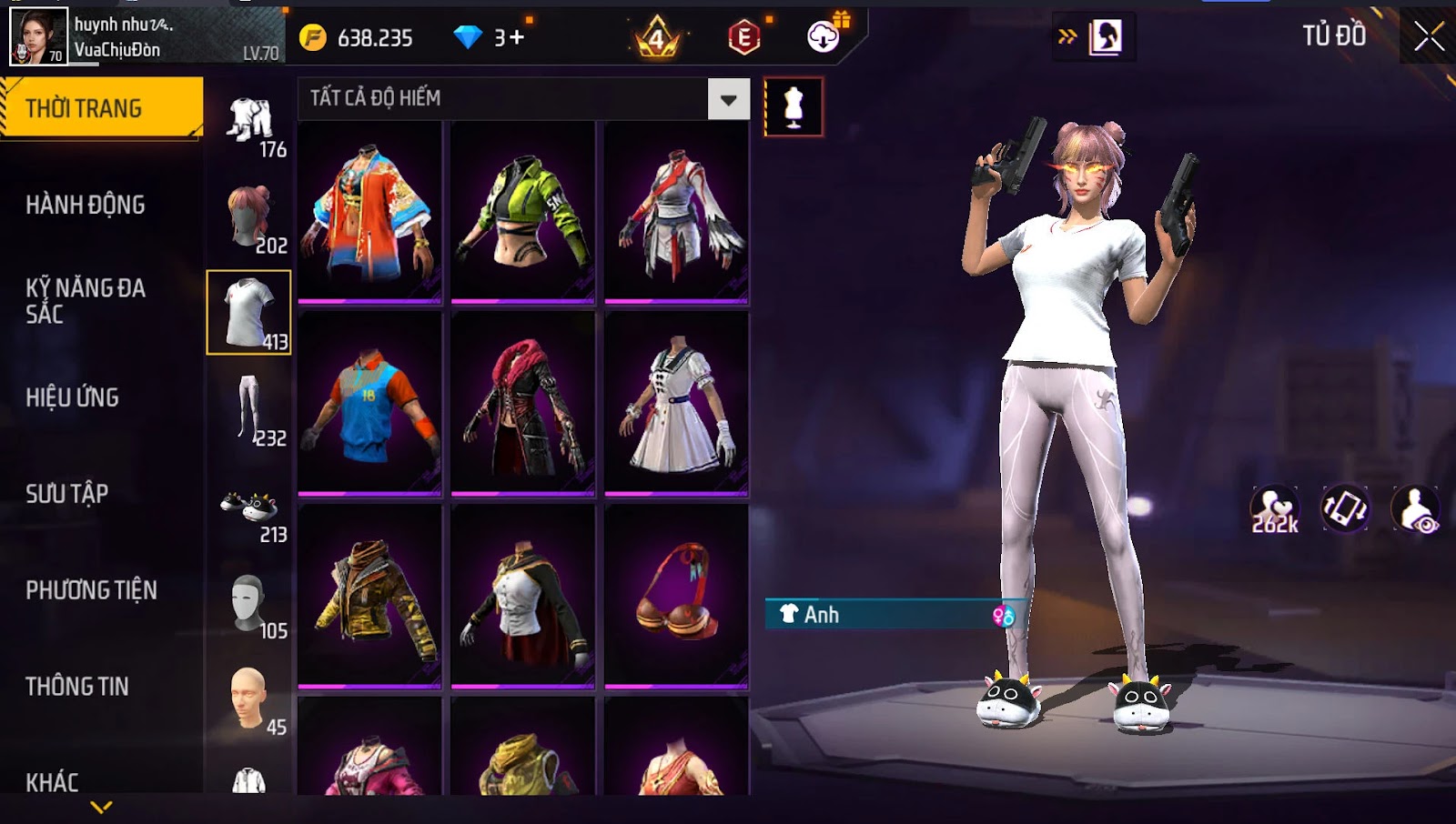Viewport: 1456px width, 824px height.
Task: Select the KỸ NĂNG ĐA SẮC tab
Action: 86,301
